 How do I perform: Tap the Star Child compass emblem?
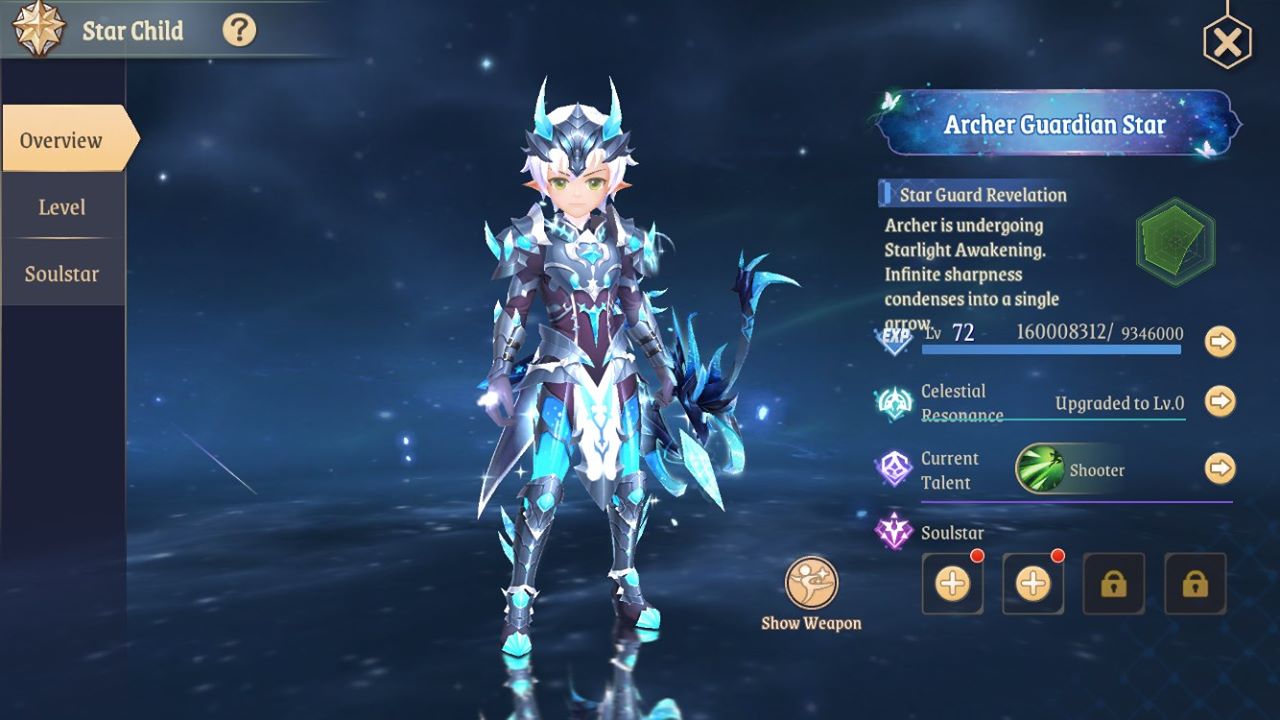tap(39, 29)
